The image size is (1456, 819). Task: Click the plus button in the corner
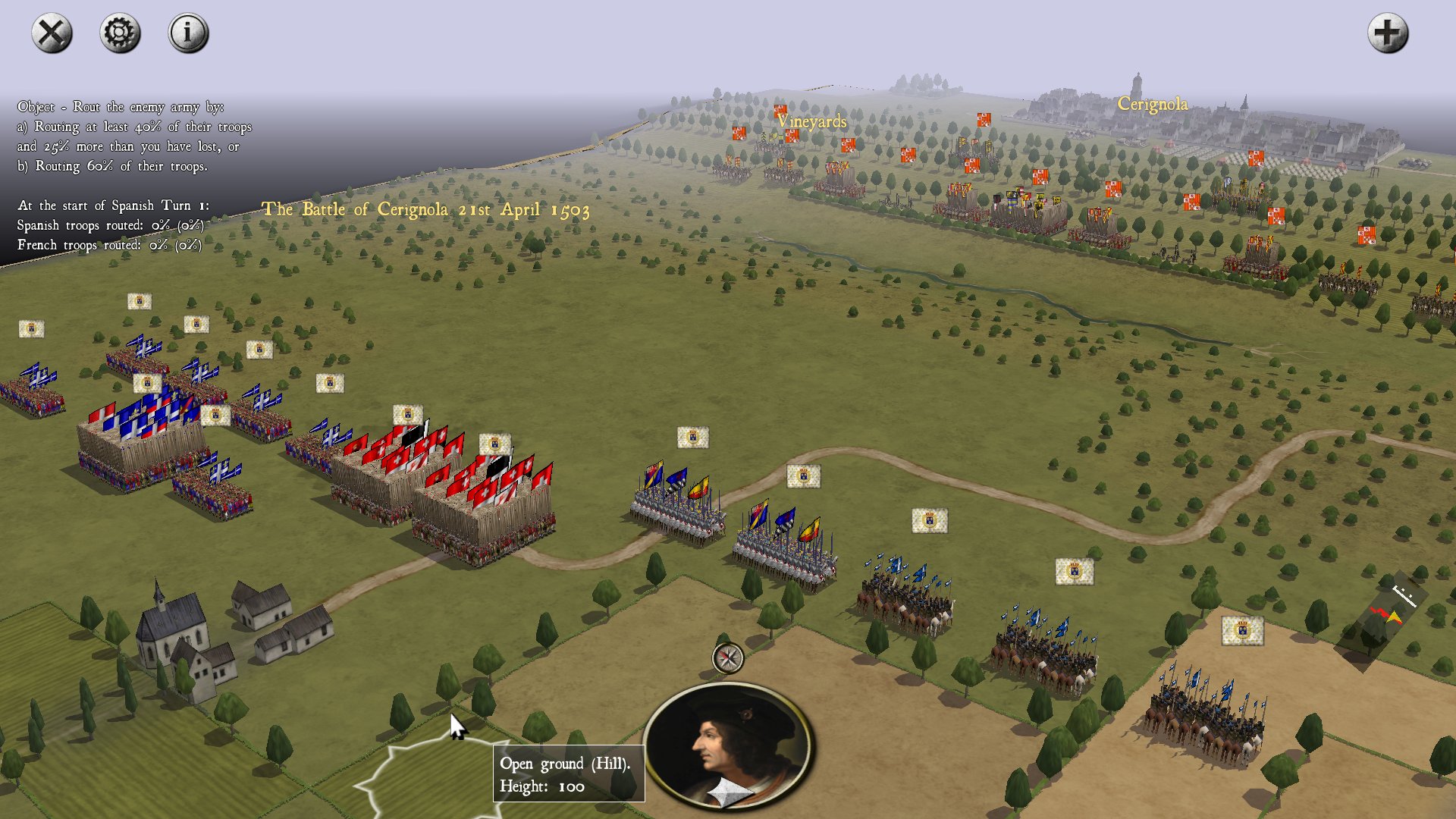pyautogui.click(x=1388, y=33)
